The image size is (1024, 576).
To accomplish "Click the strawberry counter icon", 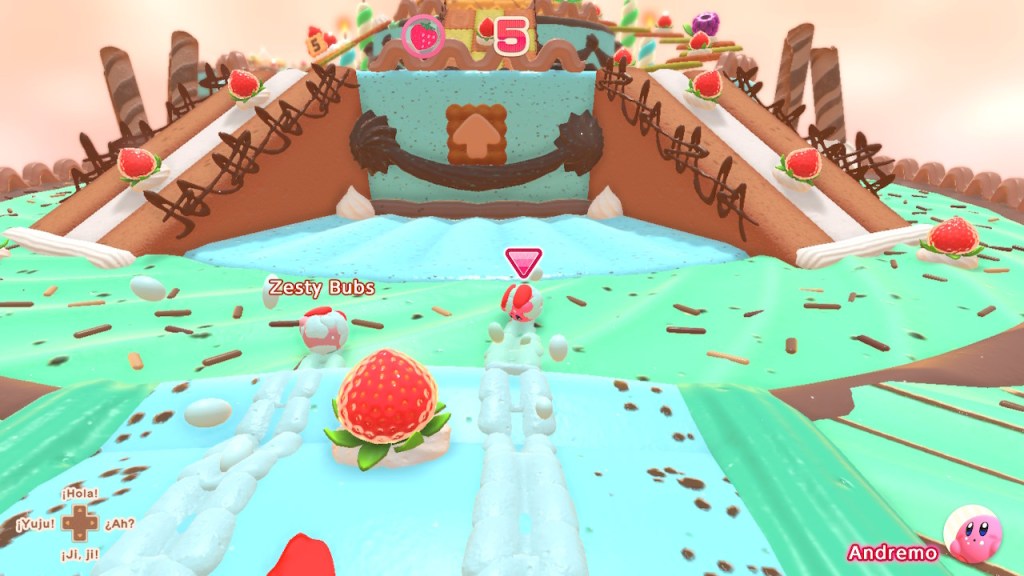I will (x=425, y=37).
